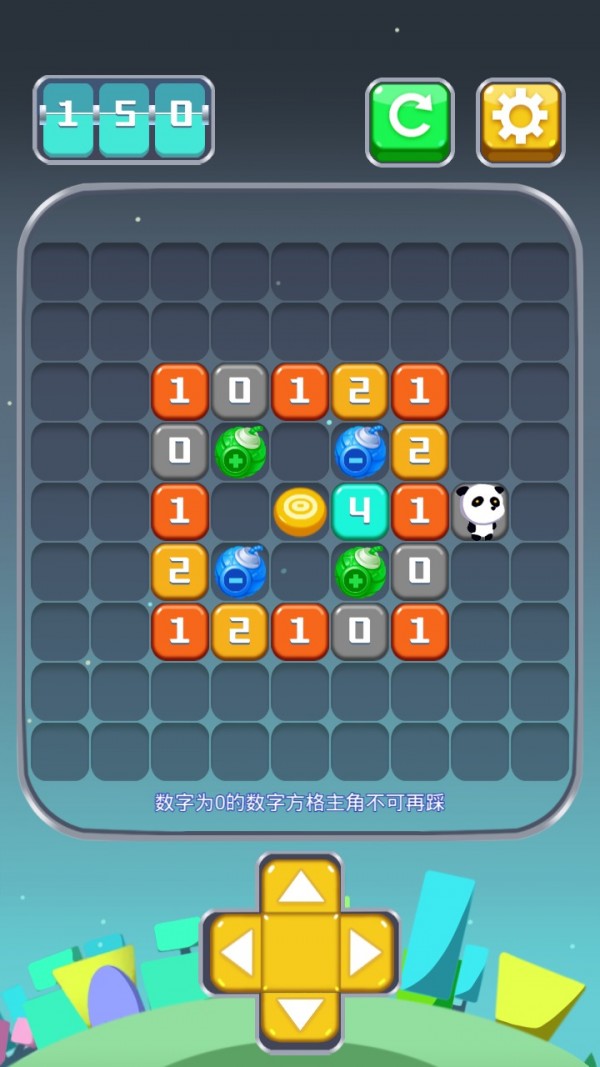Open settings with the yellow gear button
Viewport: 600px width, 1067px height.
[520, 120]
